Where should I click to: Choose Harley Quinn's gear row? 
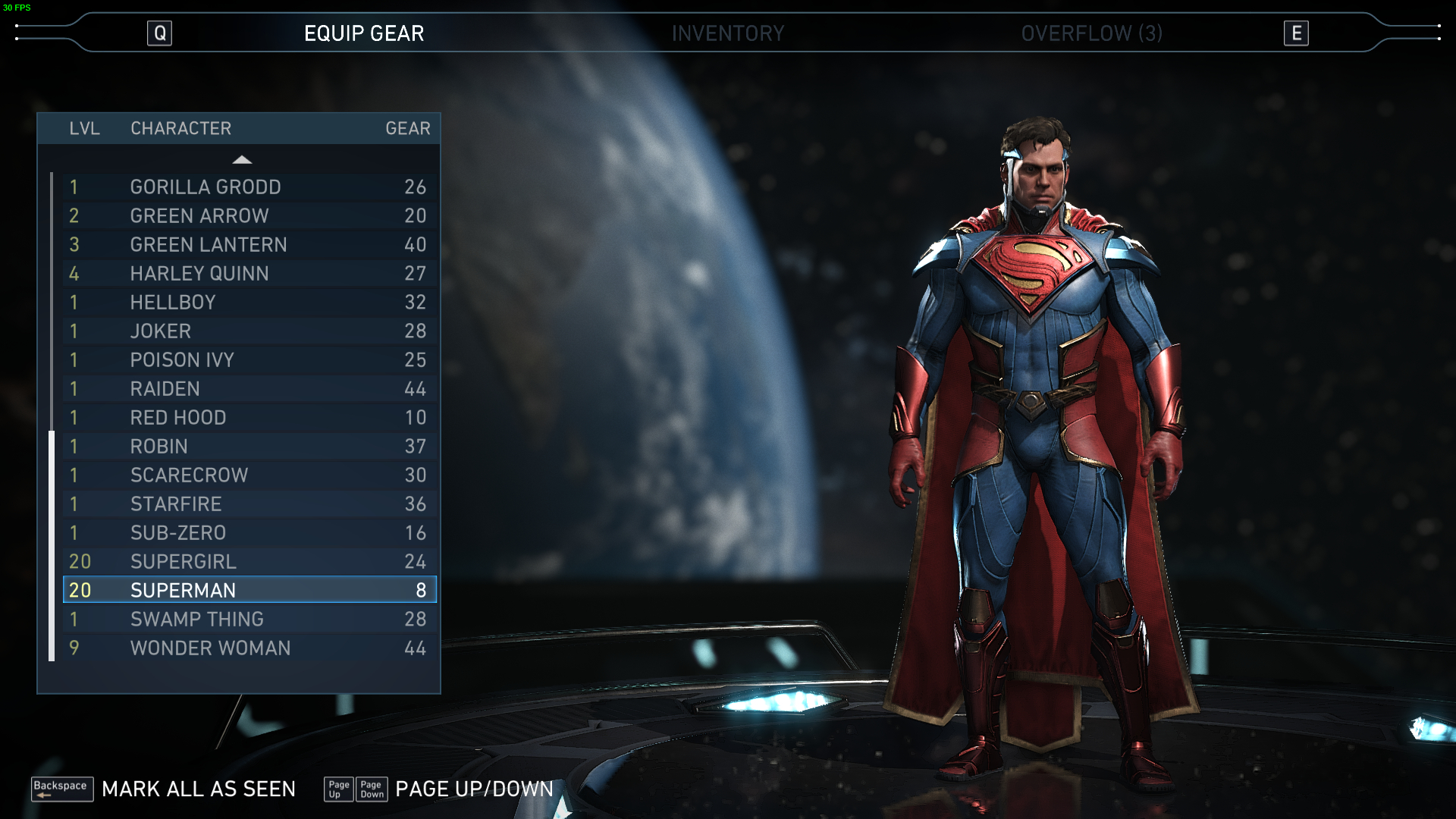(249, 274)
